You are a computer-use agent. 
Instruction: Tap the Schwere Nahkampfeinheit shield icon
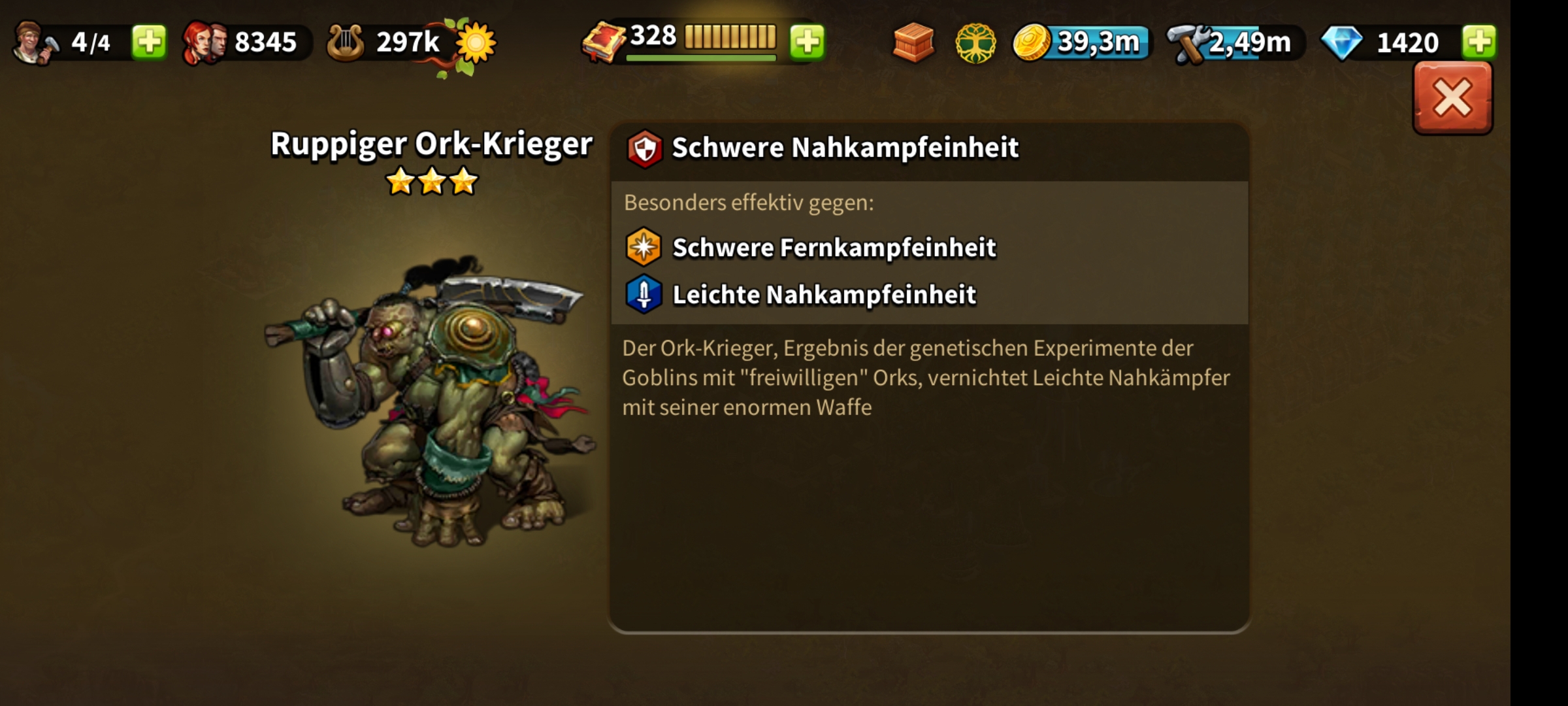645,148
